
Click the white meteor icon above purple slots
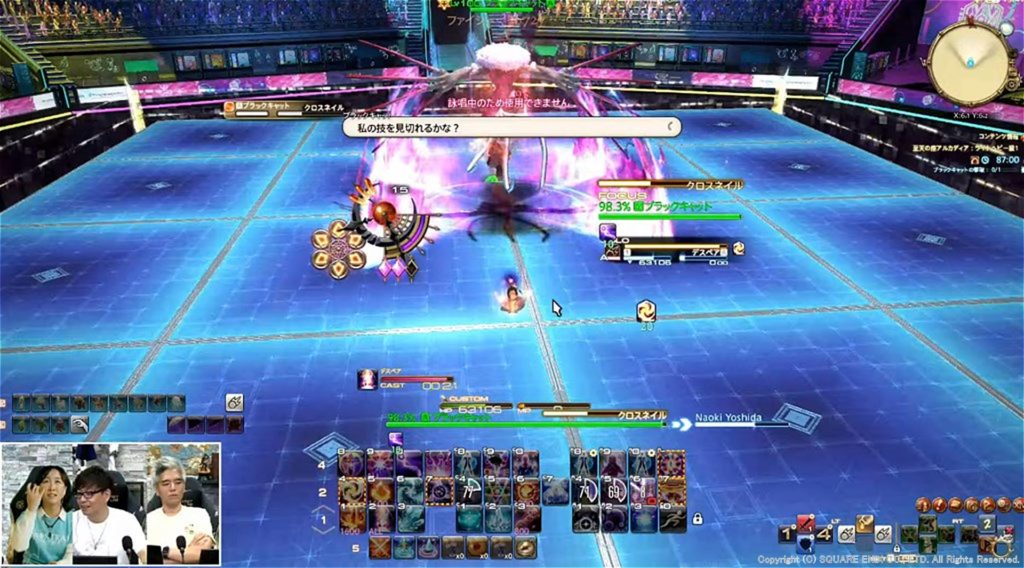click(234, 401)
